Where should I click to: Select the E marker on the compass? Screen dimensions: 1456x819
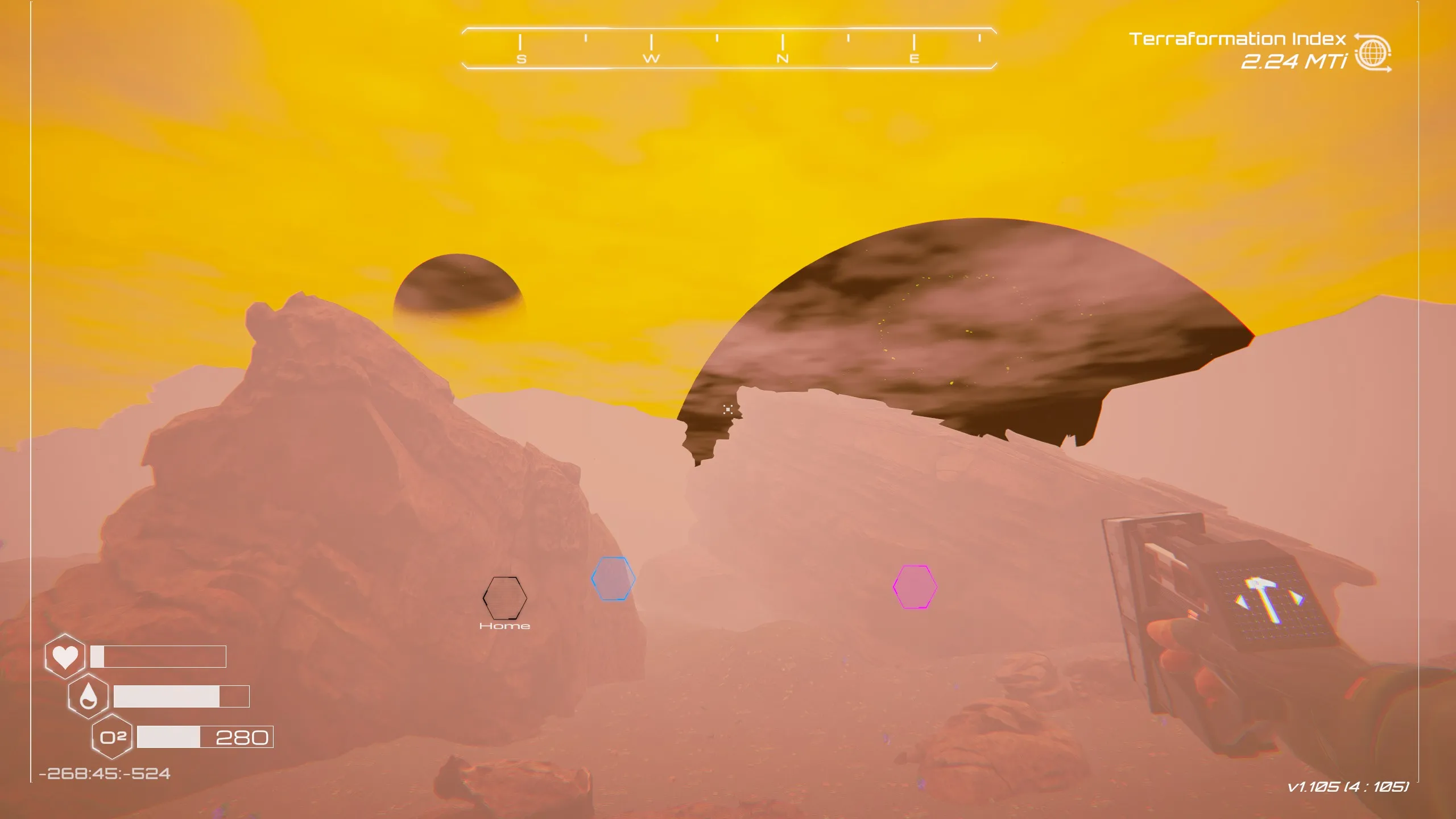click(915, 59)
